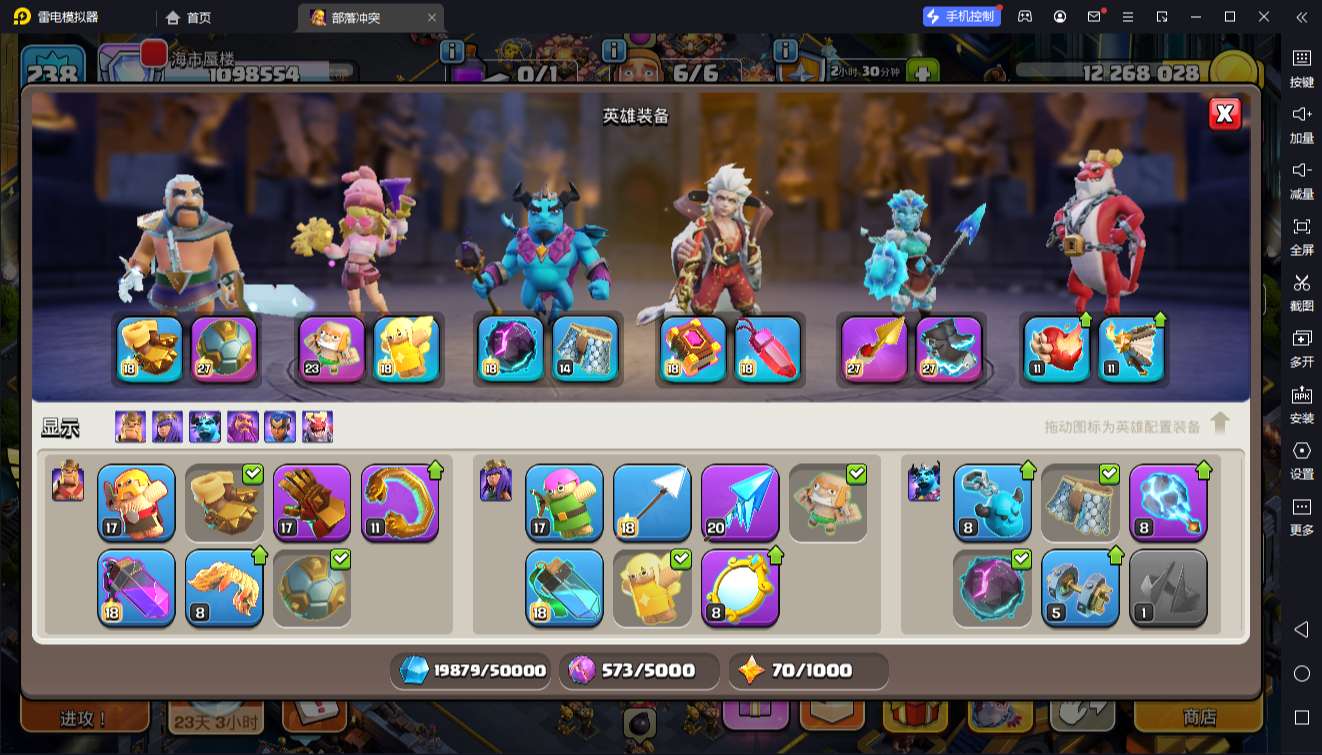Screen dimensions: 1322x755
Task: Toggle the Barbarian King display filter
Action: tap(130, 427)
